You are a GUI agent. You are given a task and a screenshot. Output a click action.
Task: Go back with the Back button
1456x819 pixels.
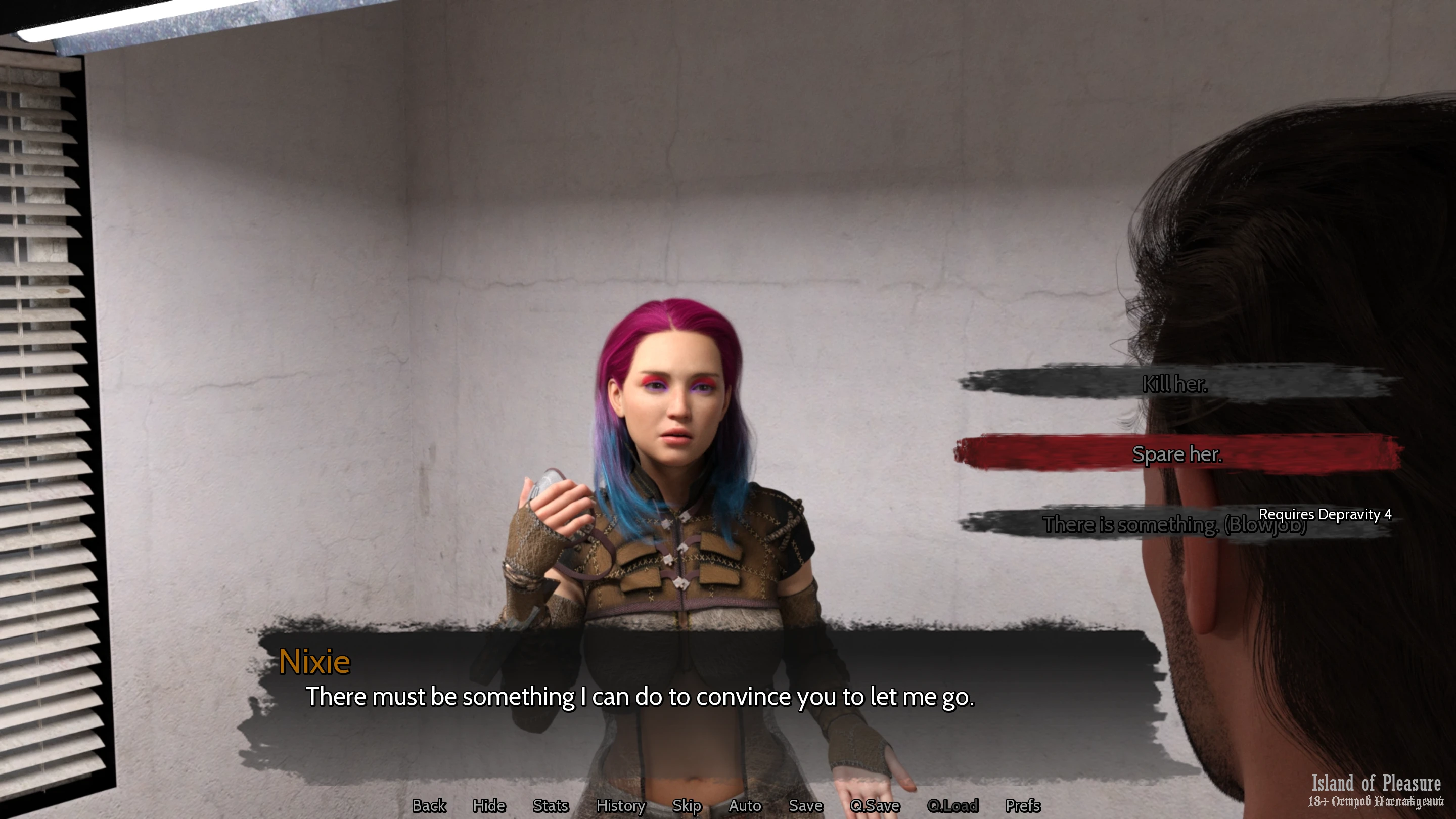coord(429,805)
